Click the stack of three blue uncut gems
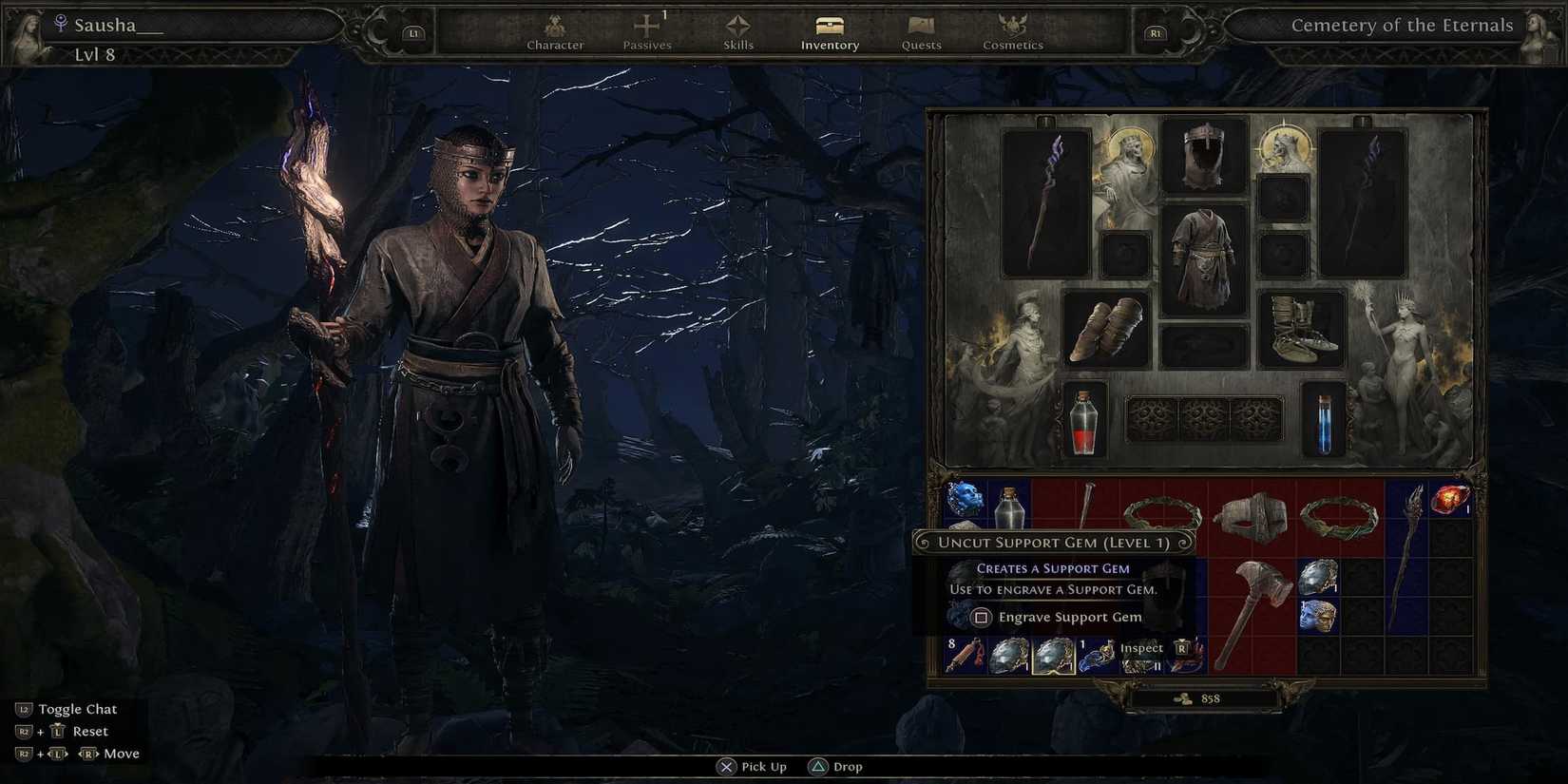Screen dimensions: 1568x784 [965, 499]
